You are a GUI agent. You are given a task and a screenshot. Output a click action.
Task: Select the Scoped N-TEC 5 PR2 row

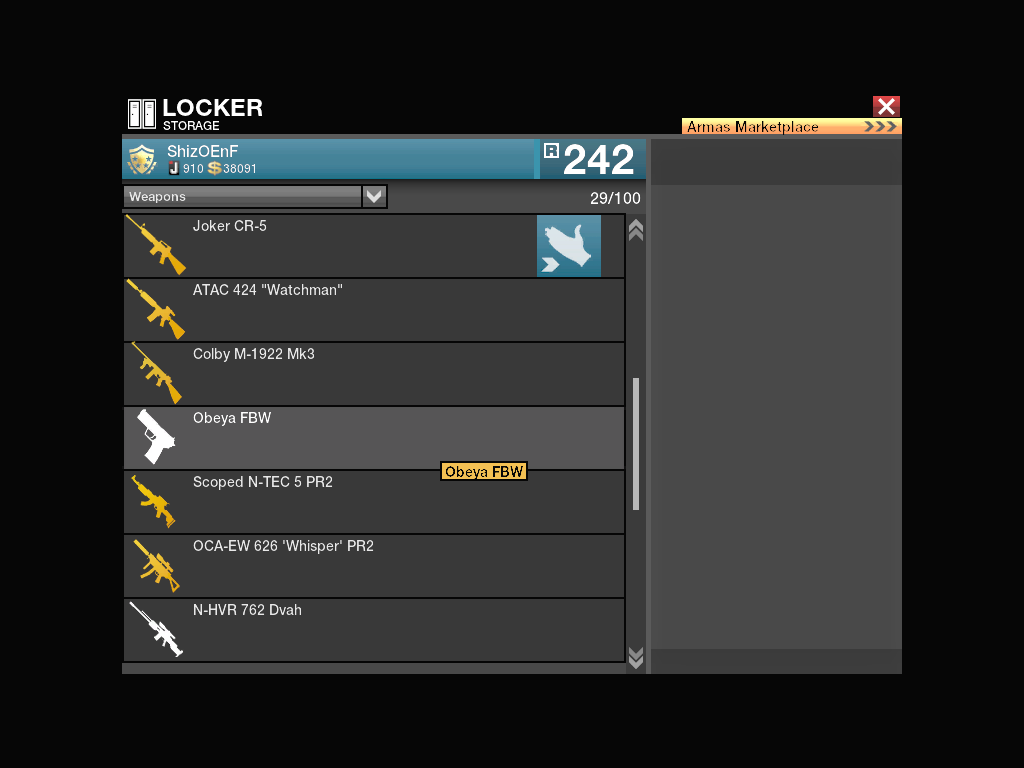[374, 502]
